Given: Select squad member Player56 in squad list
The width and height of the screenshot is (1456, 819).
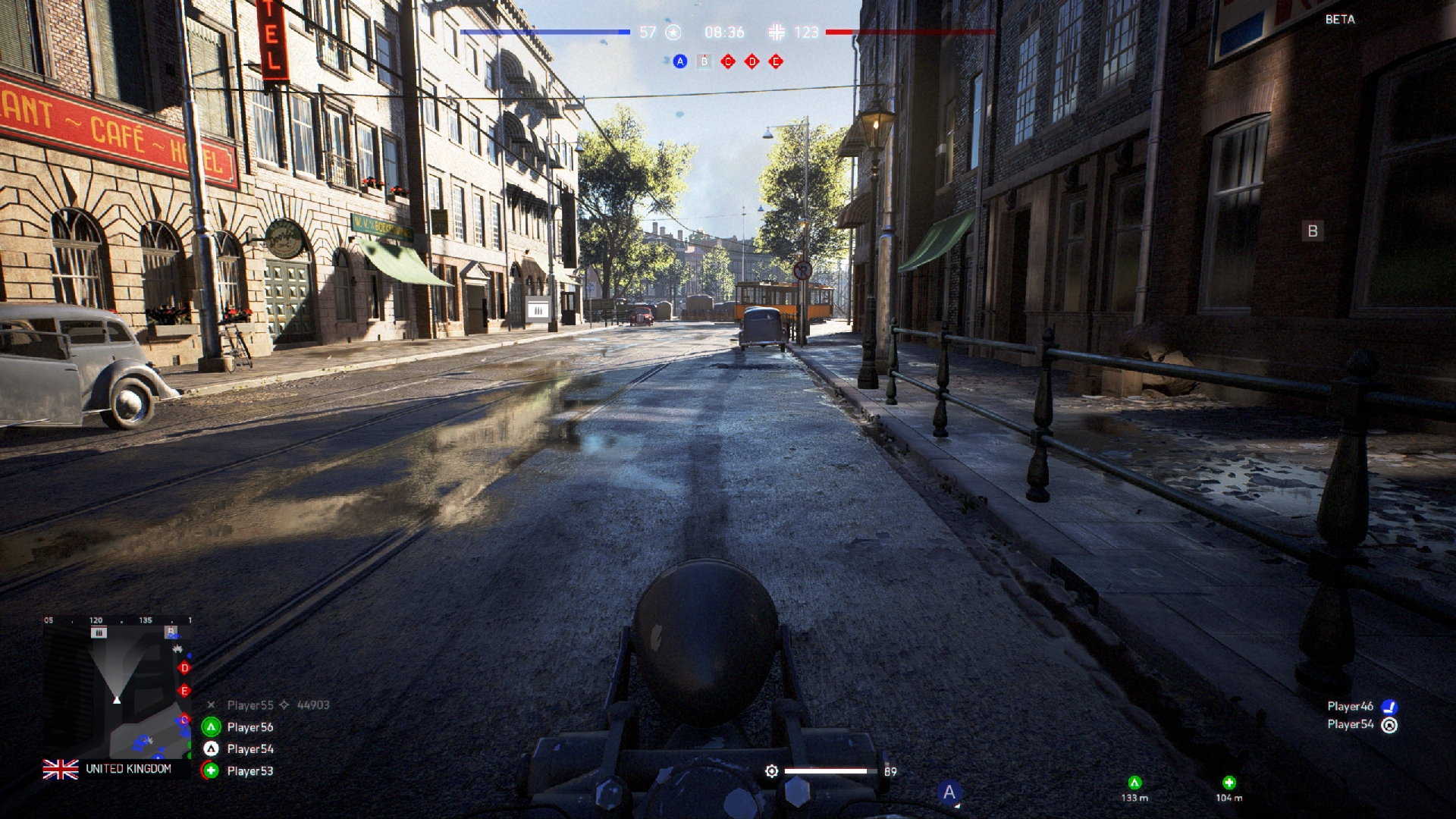Looking at the screenshot, I should (x=249, y=727).
